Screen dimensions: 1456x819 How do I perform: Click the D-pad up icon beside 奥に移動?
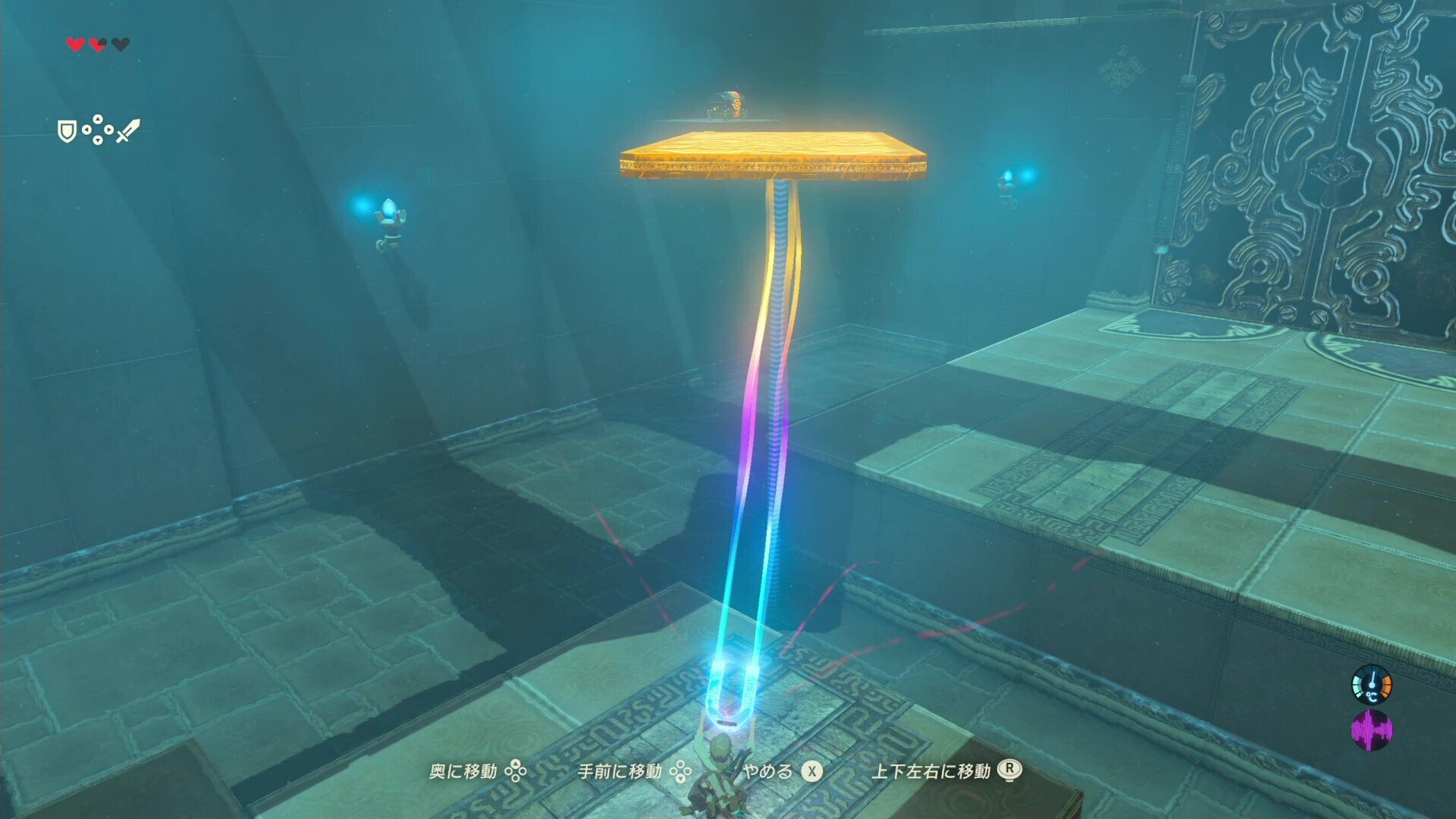515,771
